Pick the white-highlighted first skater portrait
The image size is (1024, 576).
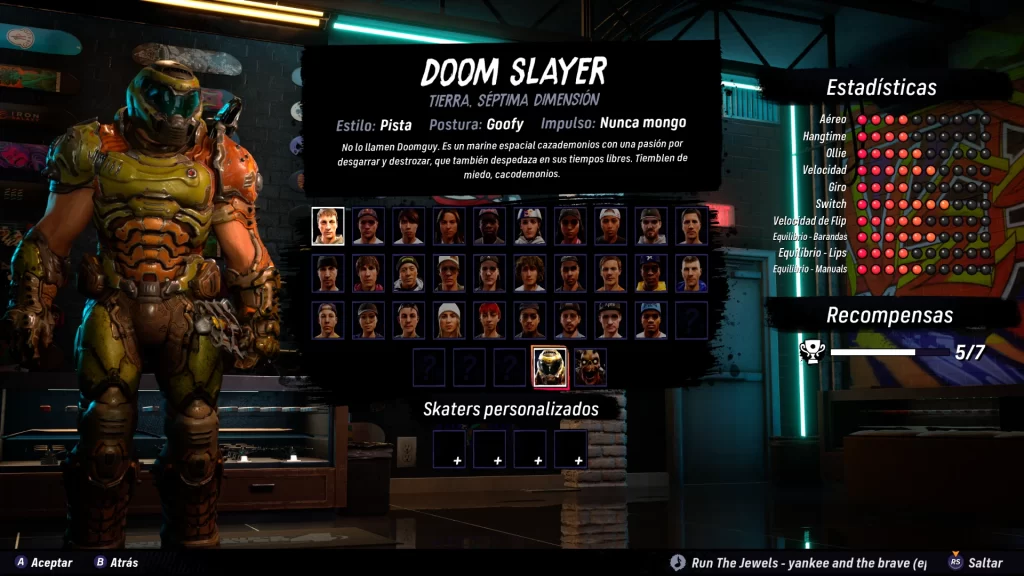328,226
